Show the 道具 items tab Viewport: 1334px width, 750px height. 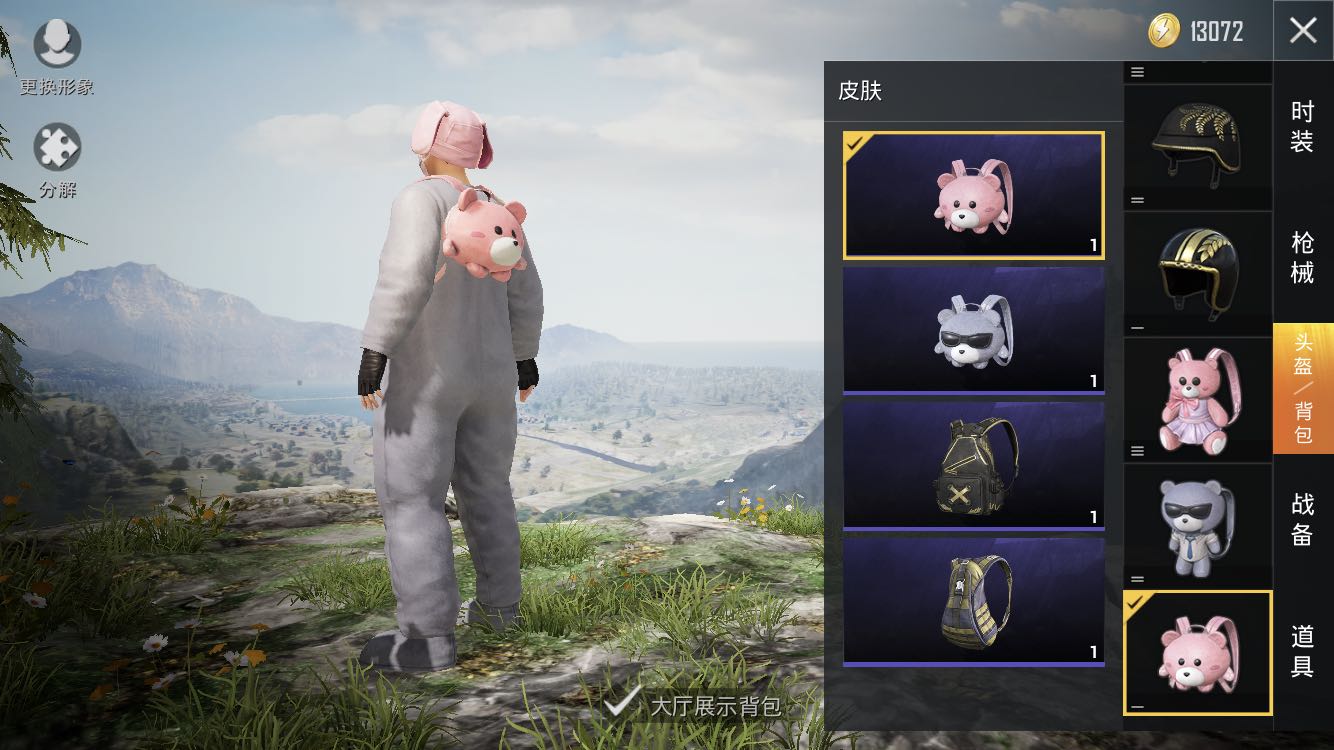coord(1302,650)
